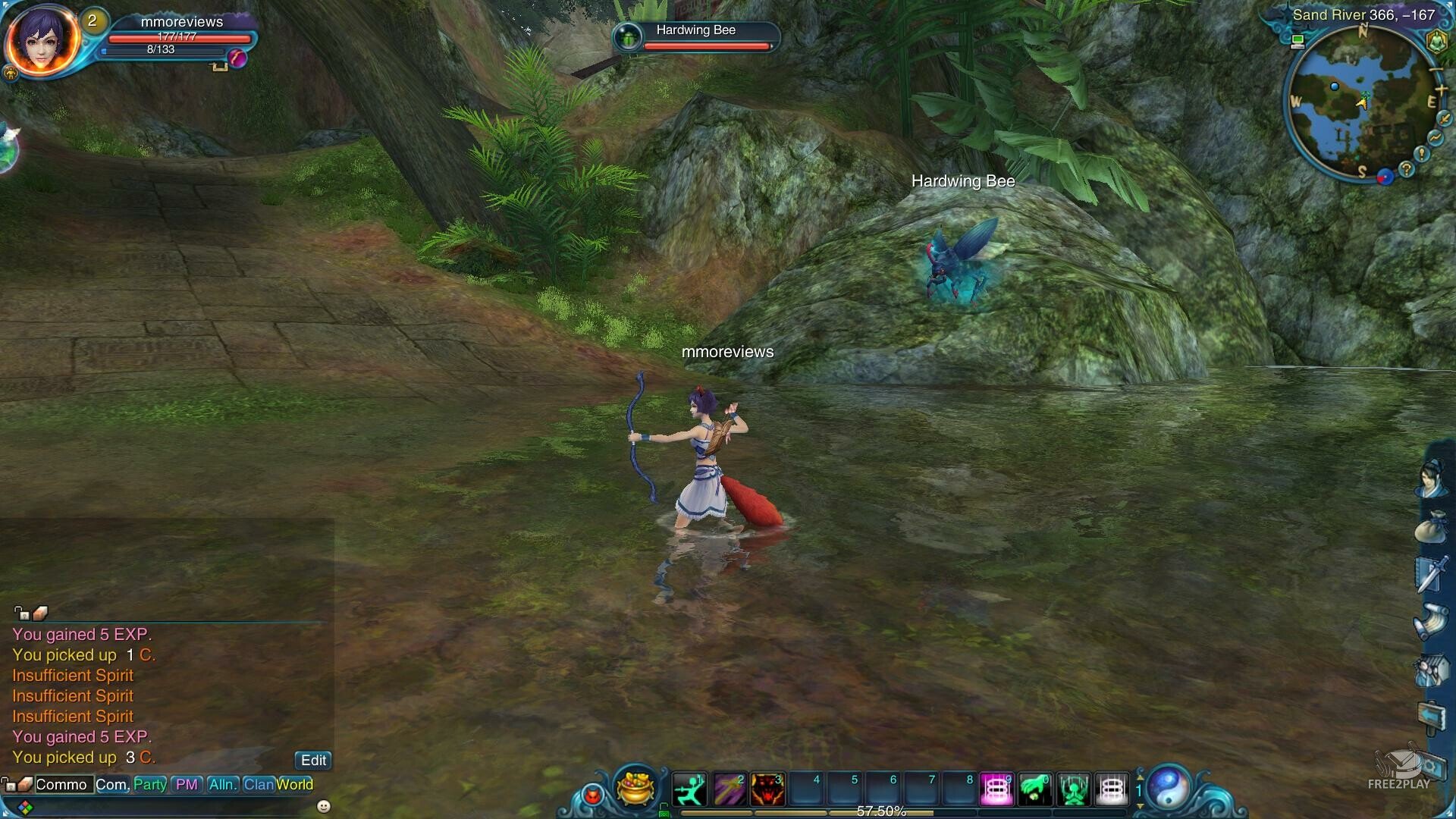Activate the green meditation figure skill

pyautogui.click(x=1074, y=789)
